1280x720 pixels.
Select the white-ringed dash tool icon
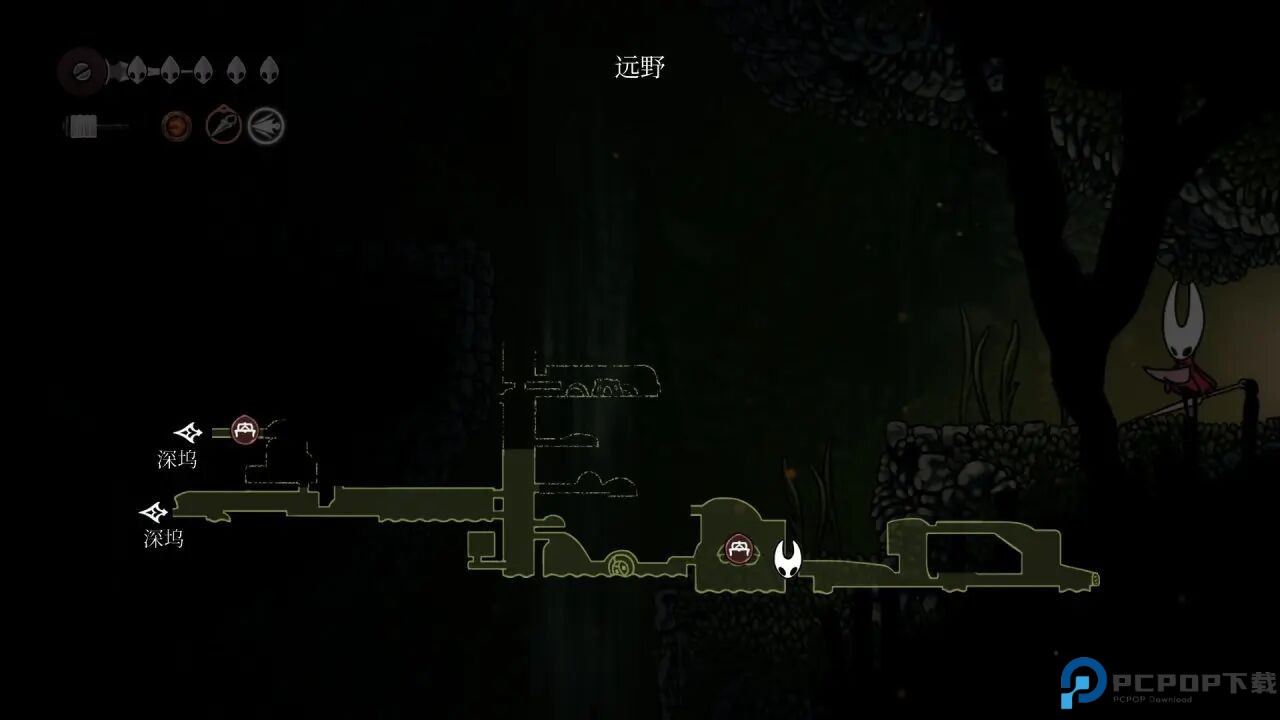267,126
